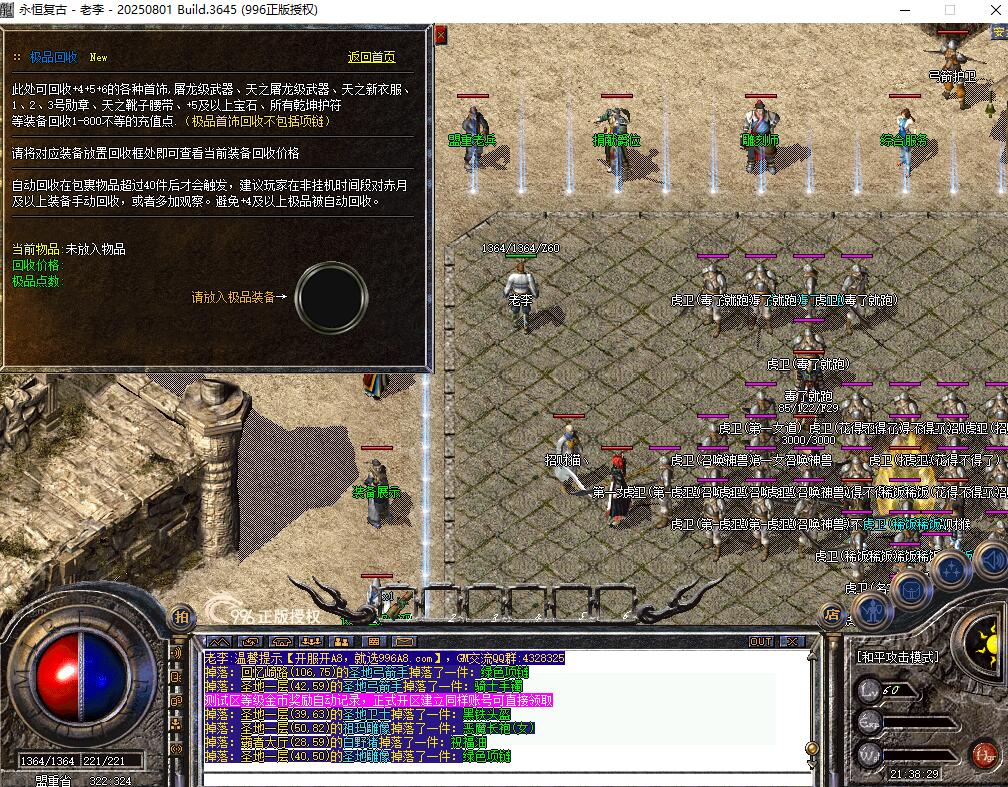
Task: Click the group of people icon on the chat toolbar
Action: pyautogui.click(x=312, y=641)
